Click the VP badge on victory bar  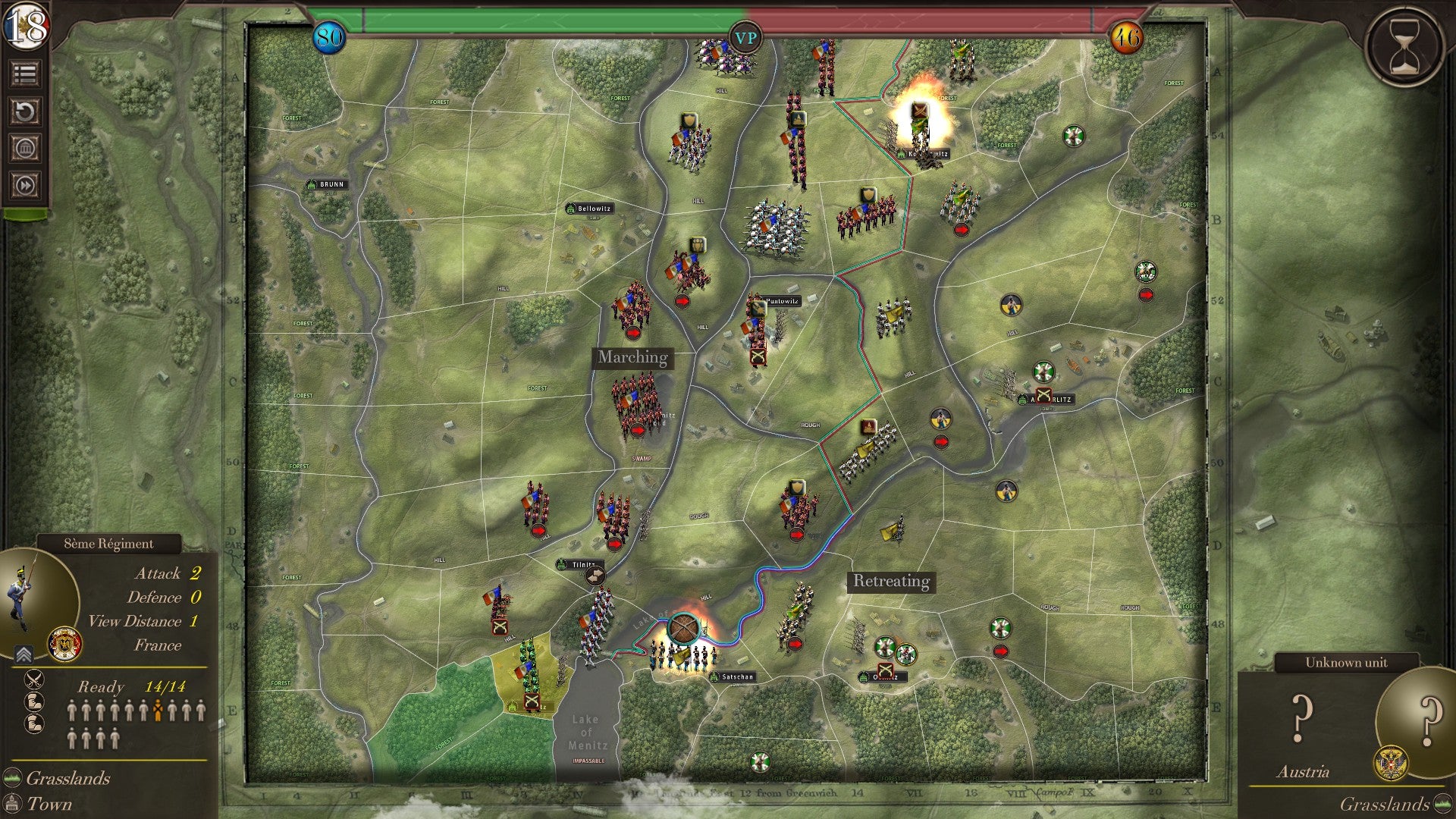pos(745,38)
